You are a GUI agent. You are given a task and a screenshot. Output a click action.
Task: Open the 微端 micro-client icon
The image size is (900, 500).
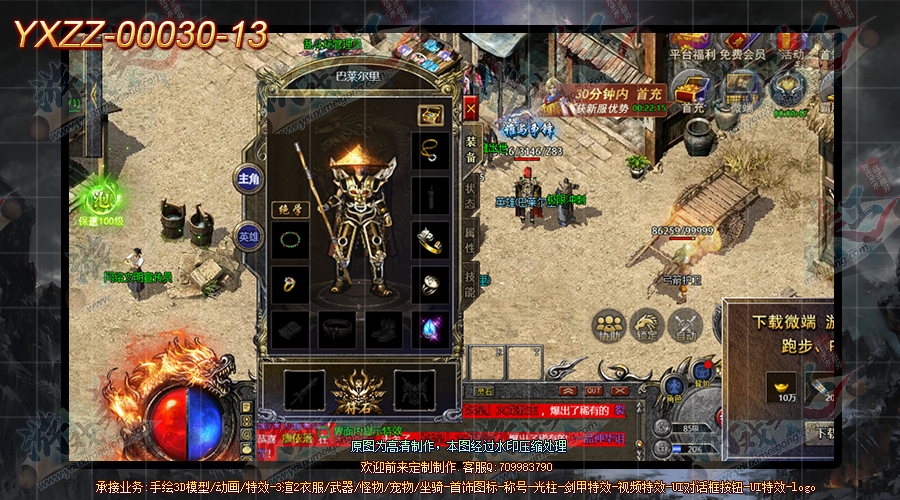click(x=741, y=90)
